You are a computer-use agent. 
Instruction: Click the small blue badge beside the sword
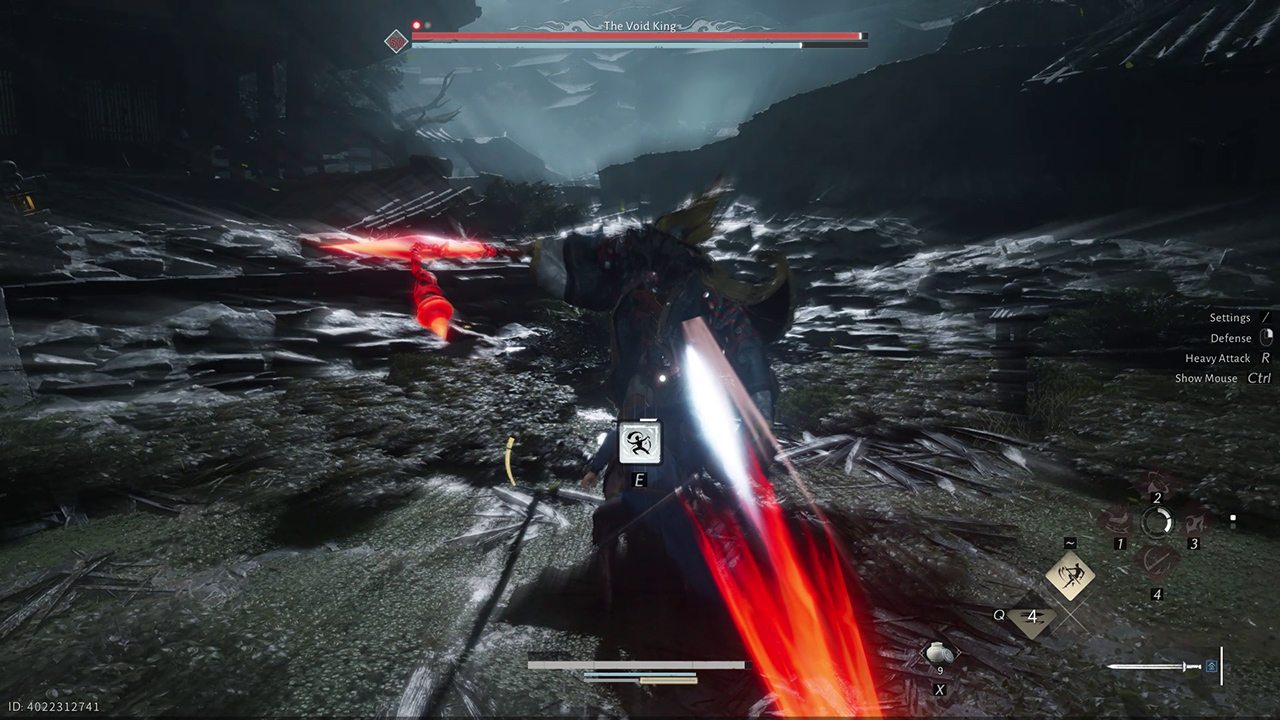[1212, 666]
